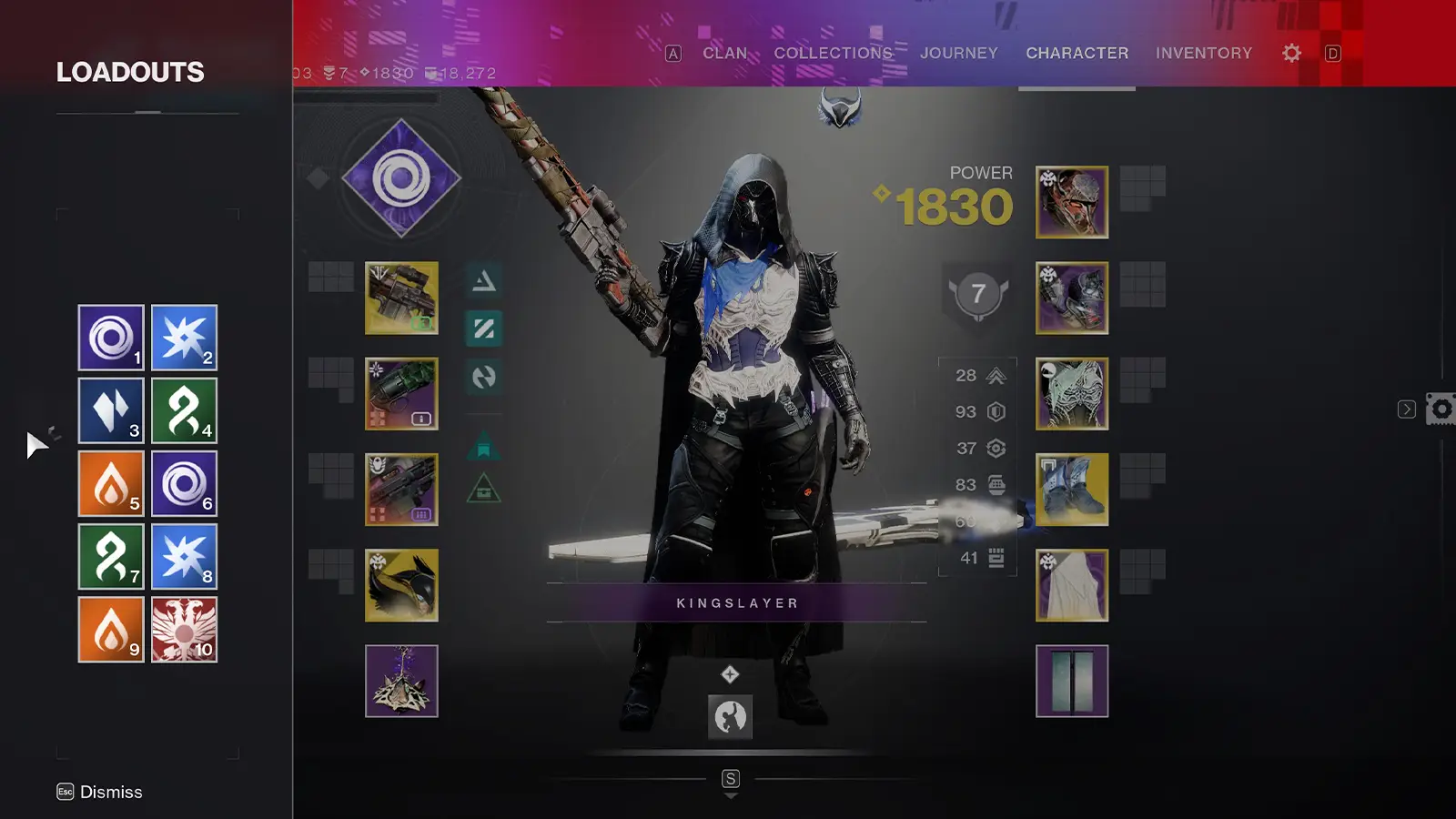Select the equipped Void subclass diamond

click(x=401, y=178)
